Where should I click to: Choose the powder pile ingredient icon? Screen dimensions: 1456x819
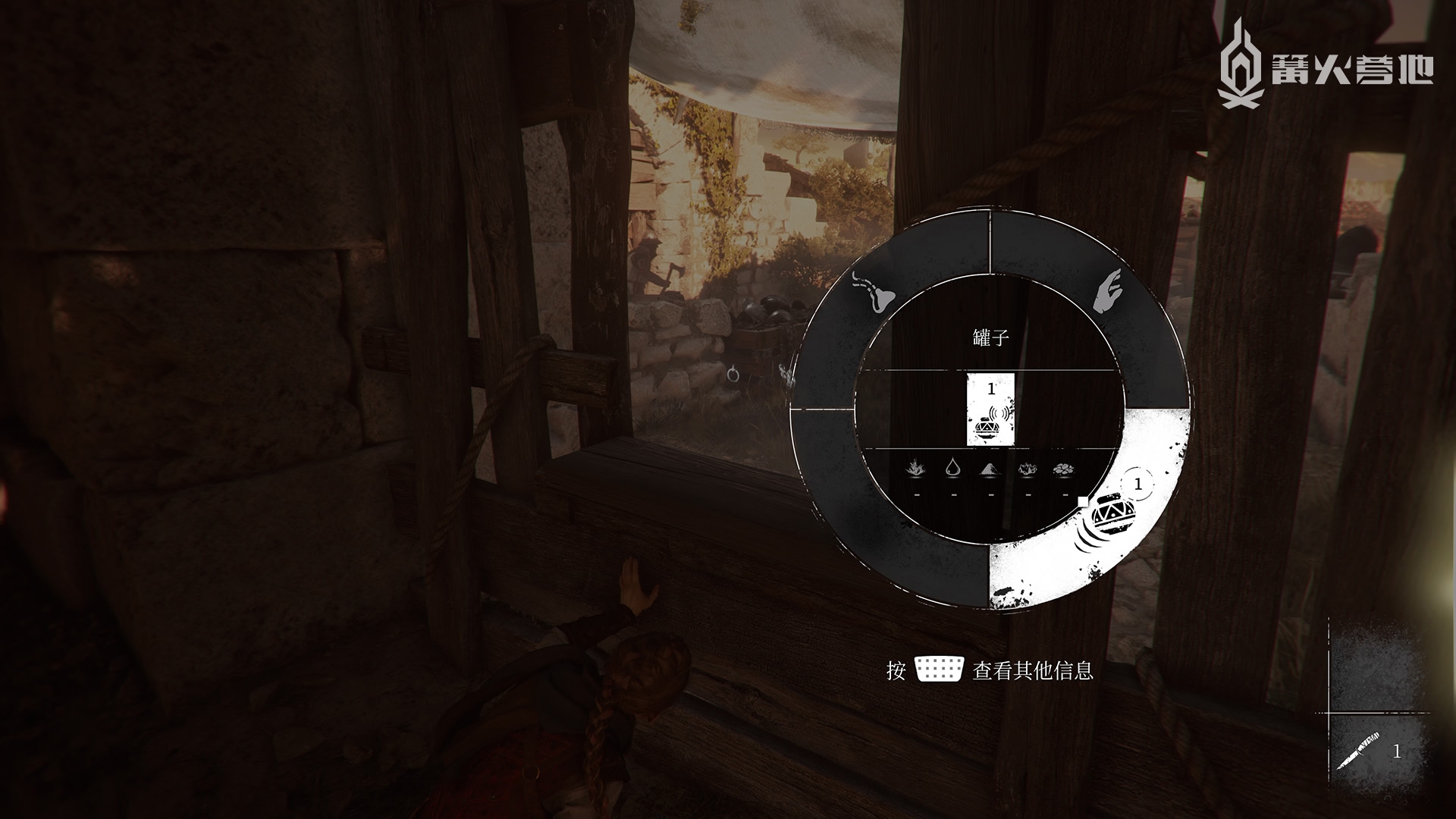click(991, 469)
